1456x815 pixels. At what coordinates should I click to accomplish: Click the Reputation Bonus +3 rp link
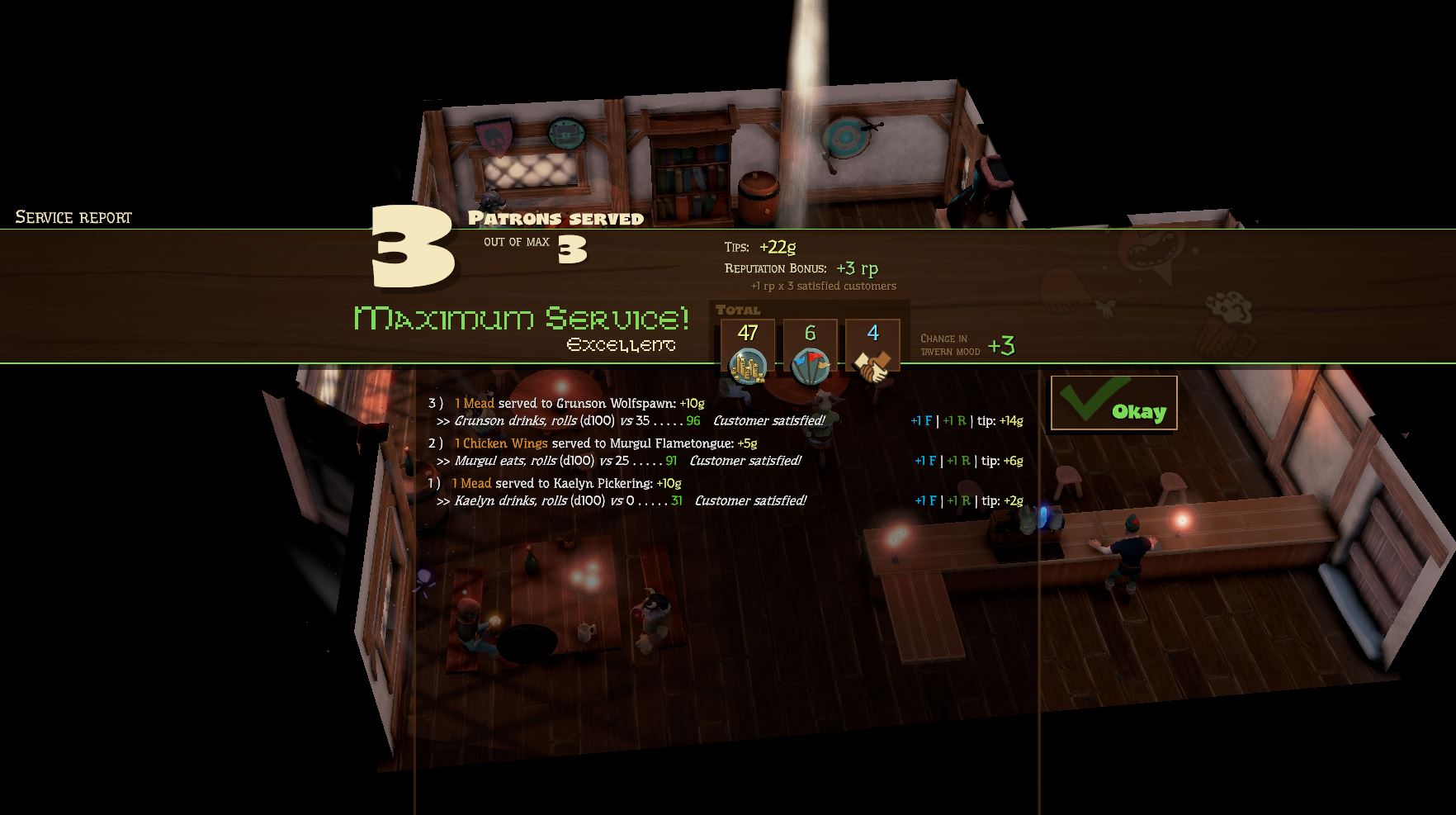pos(858,268)
